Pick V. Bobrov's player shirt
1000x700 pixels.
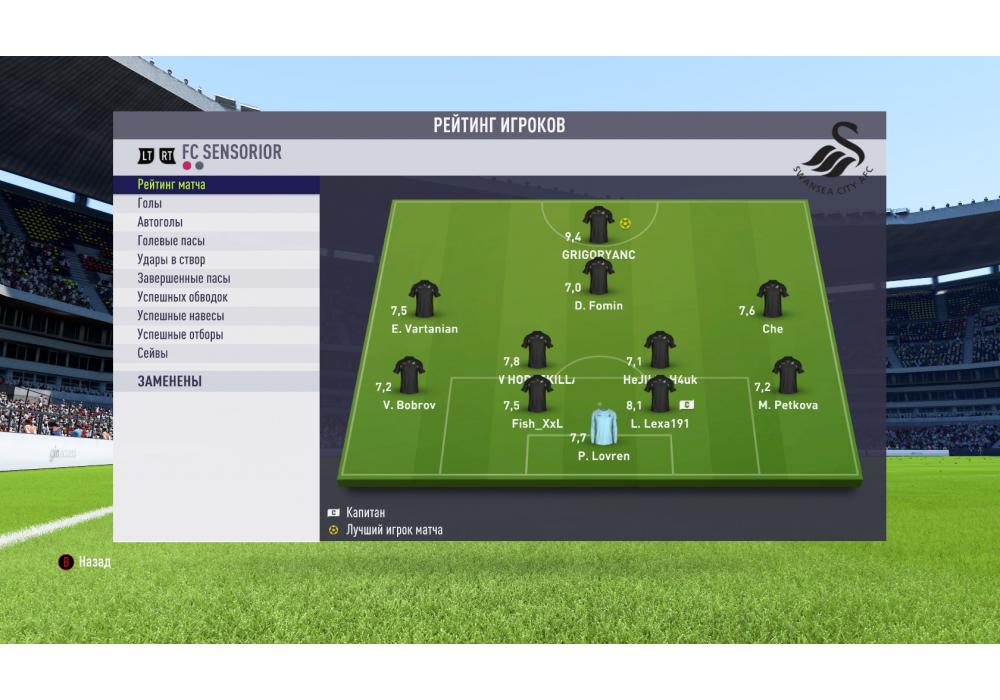pyautogui.click(x=408, y=375)
